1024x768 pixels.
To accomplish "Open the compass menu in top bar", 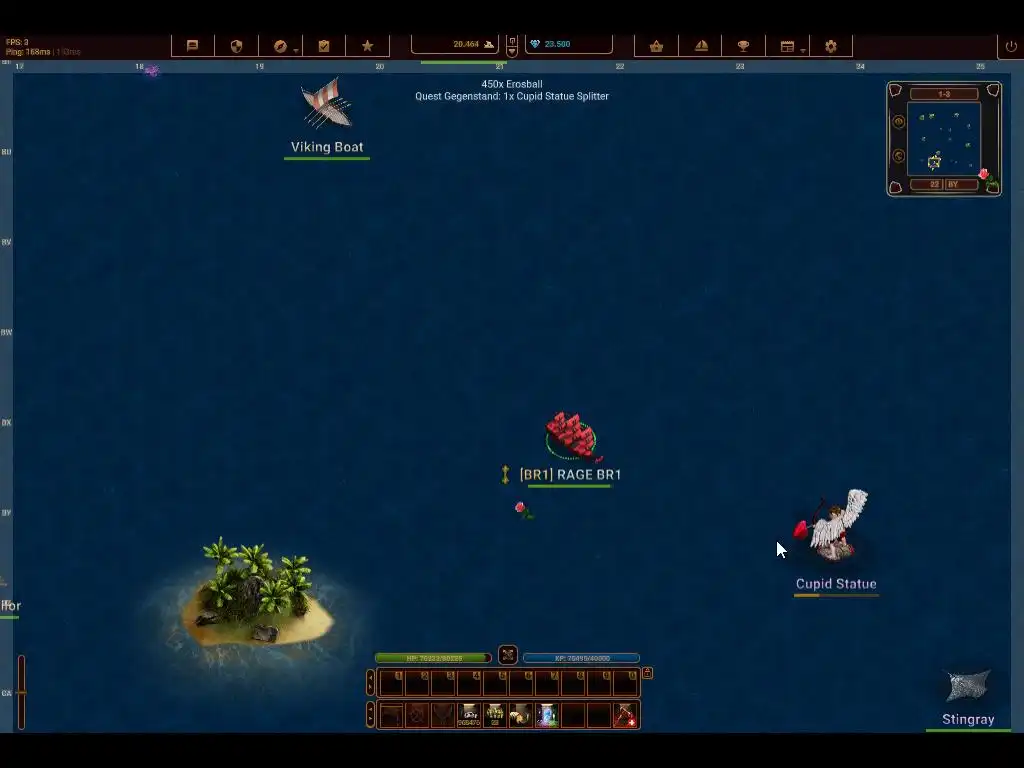I will 281,46.
